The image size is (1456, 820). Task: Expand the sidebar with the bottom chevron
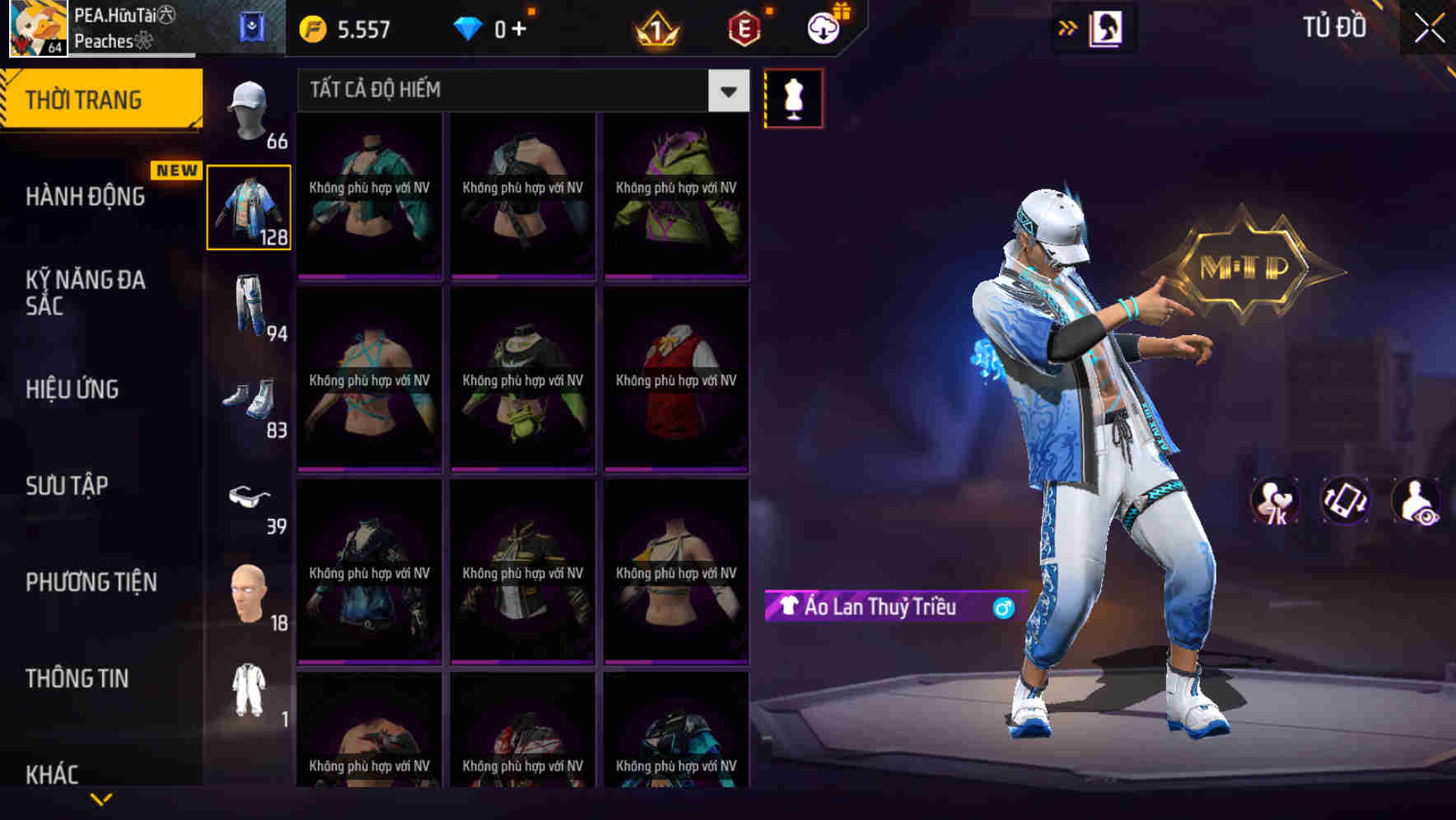tap(101, 798)
